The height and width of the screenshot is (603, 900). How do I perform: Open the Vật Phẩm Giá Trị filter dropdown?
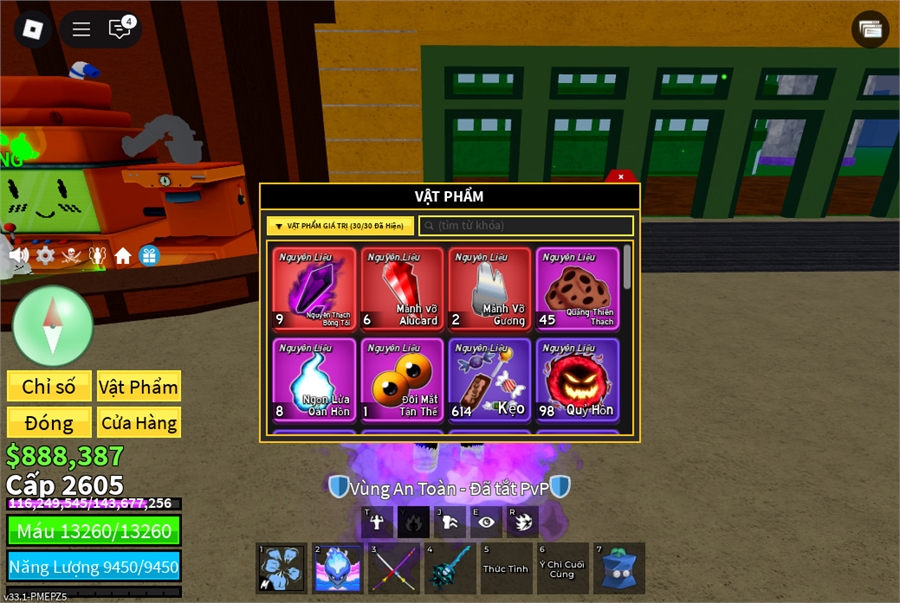[x=340, y=226]
